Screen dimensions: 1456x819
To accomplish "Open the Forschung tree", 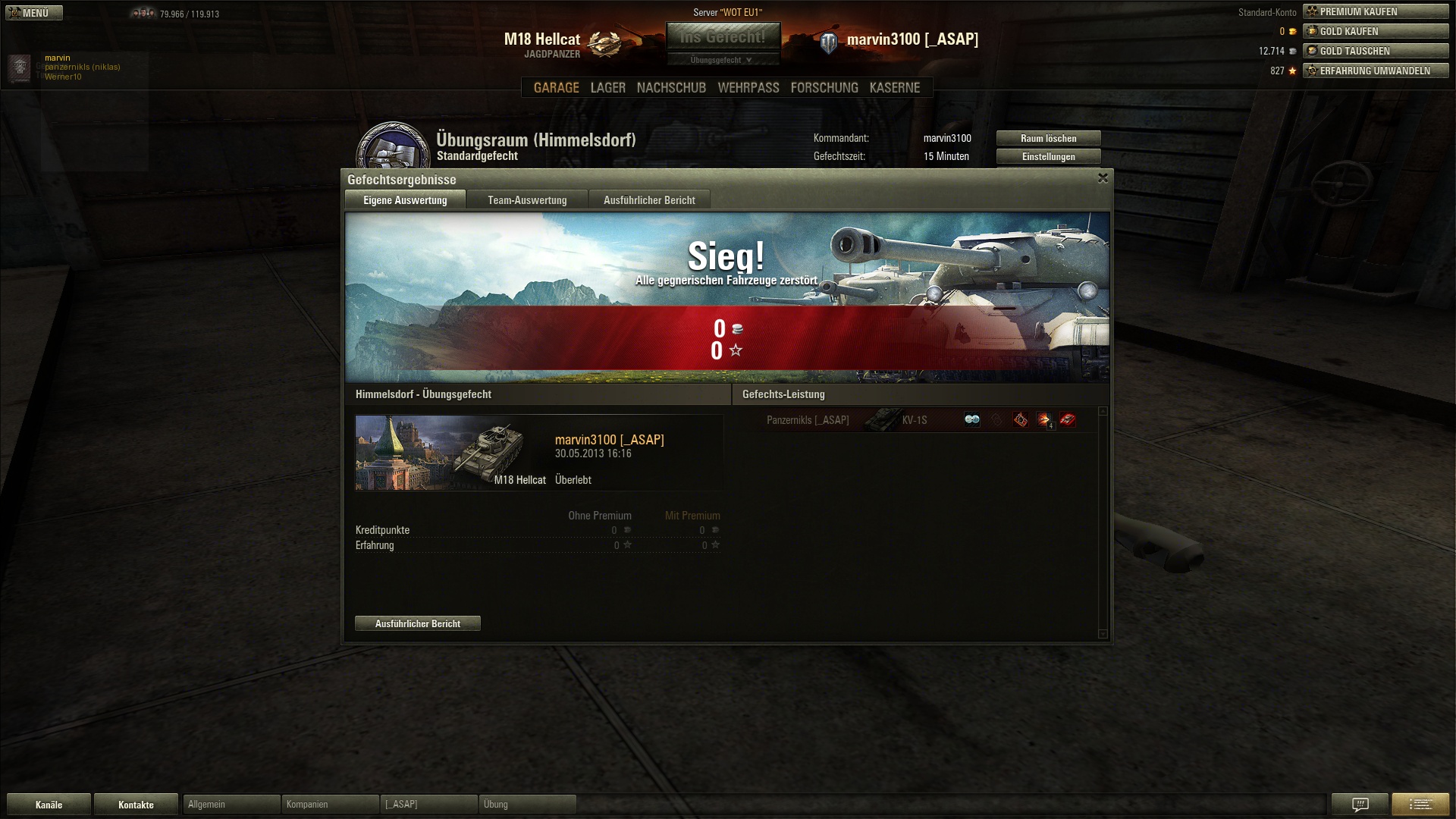I will pyautogui.click(x=824, y=88).
